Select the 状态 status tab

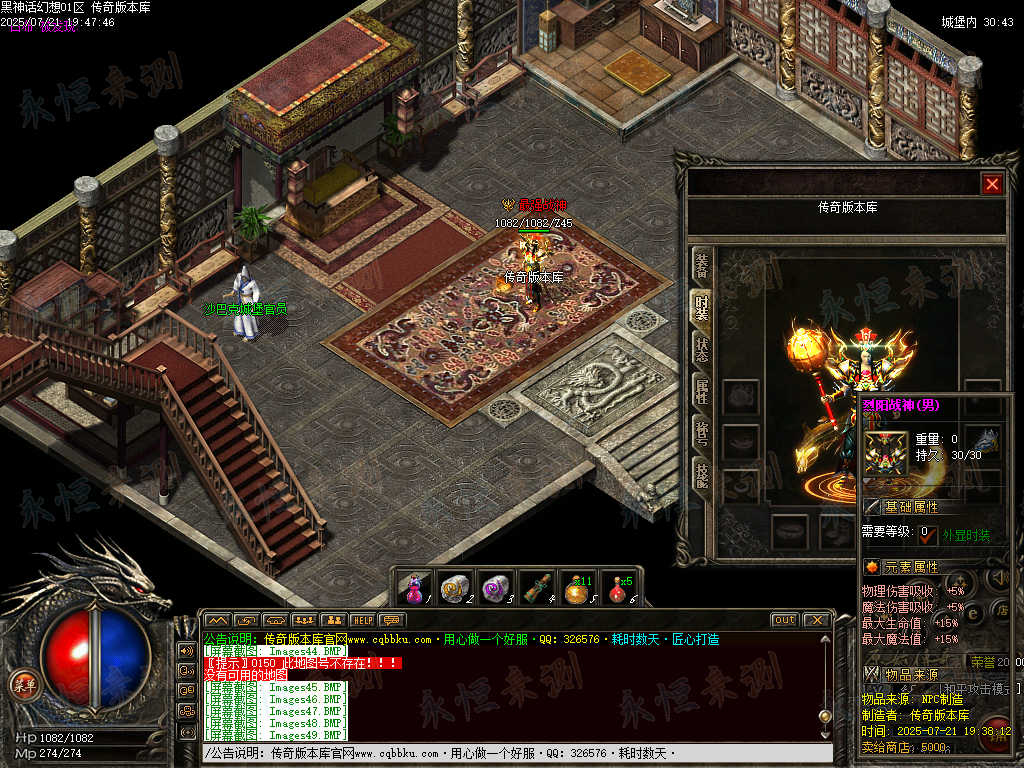(x=702, y=350)
